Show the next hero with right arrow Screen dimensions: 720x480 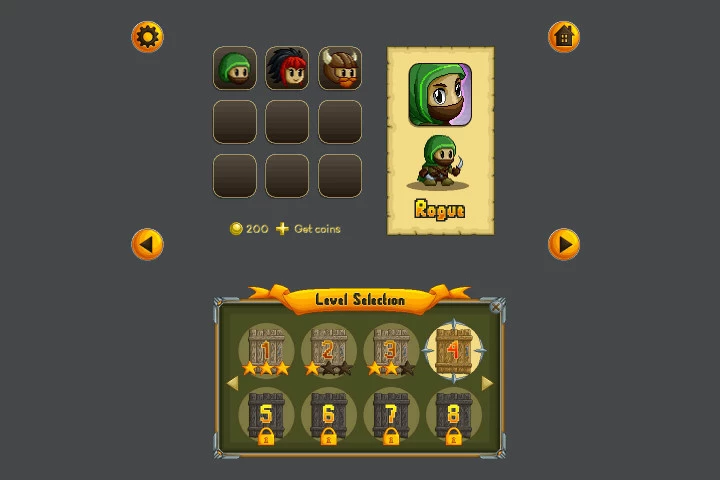564,244
